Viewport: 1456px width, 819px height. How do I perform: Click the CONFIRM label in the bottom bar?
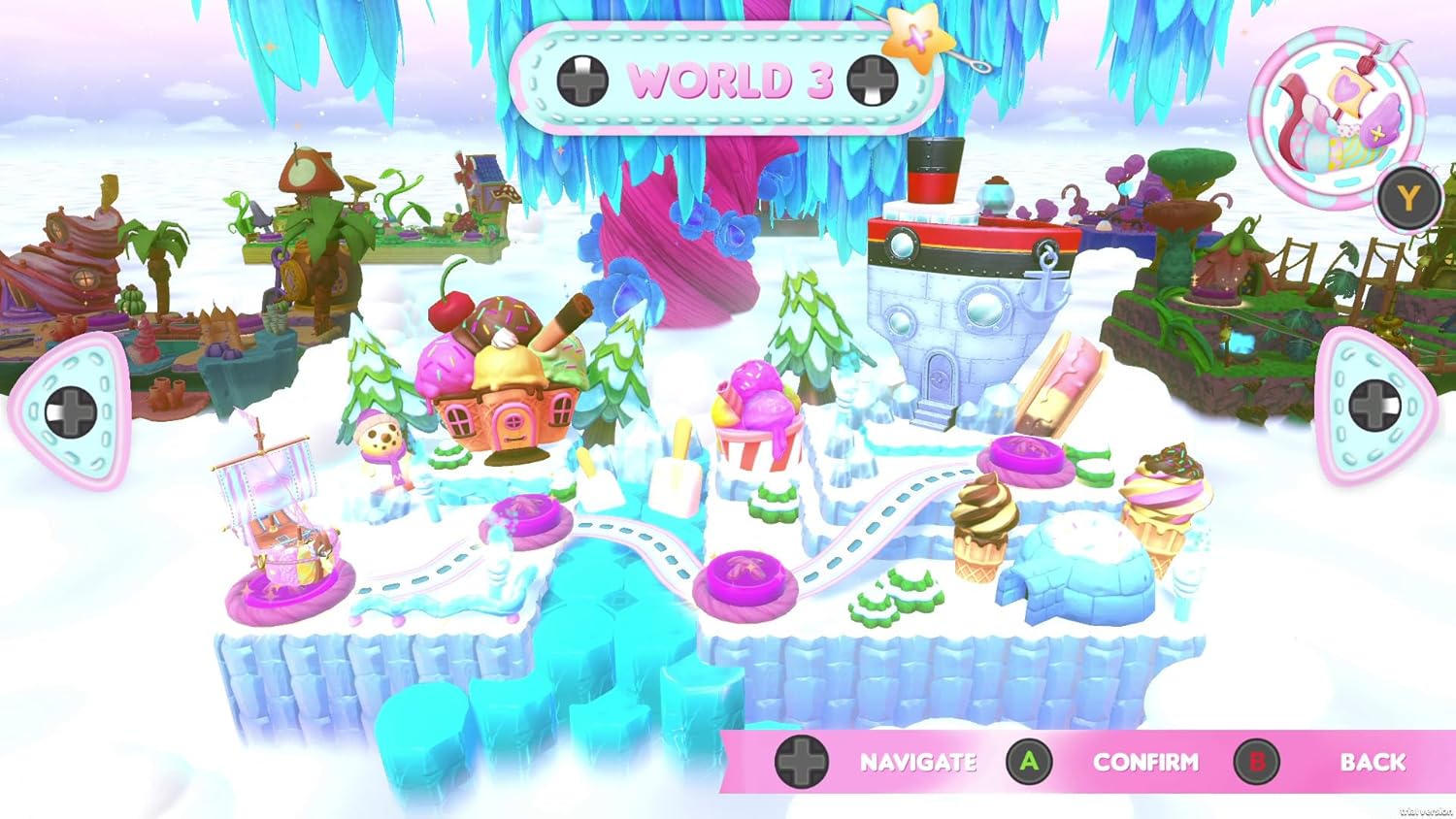click(x=1145, y=763)
